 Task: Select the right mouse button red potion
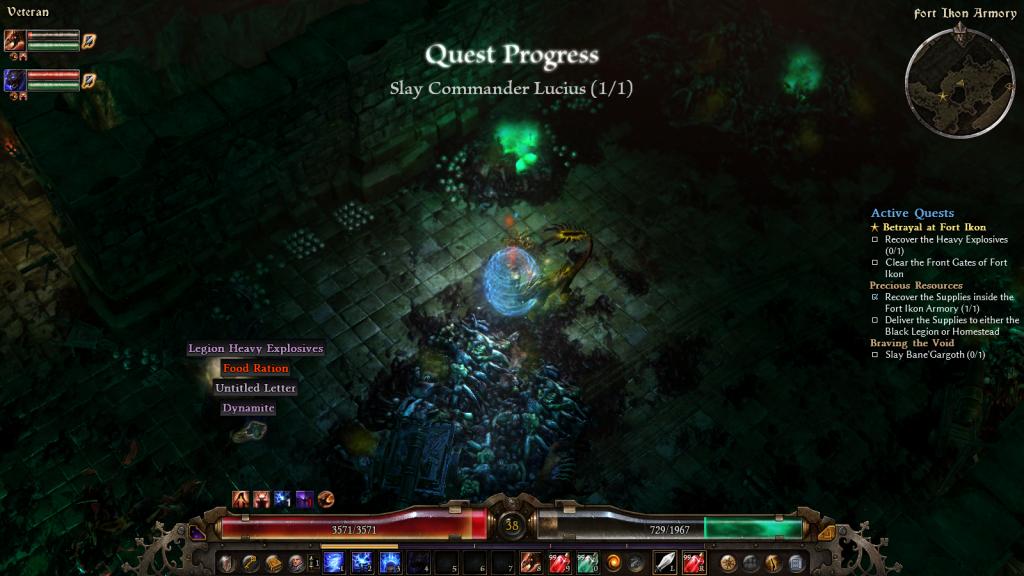(x=693, y=562)
